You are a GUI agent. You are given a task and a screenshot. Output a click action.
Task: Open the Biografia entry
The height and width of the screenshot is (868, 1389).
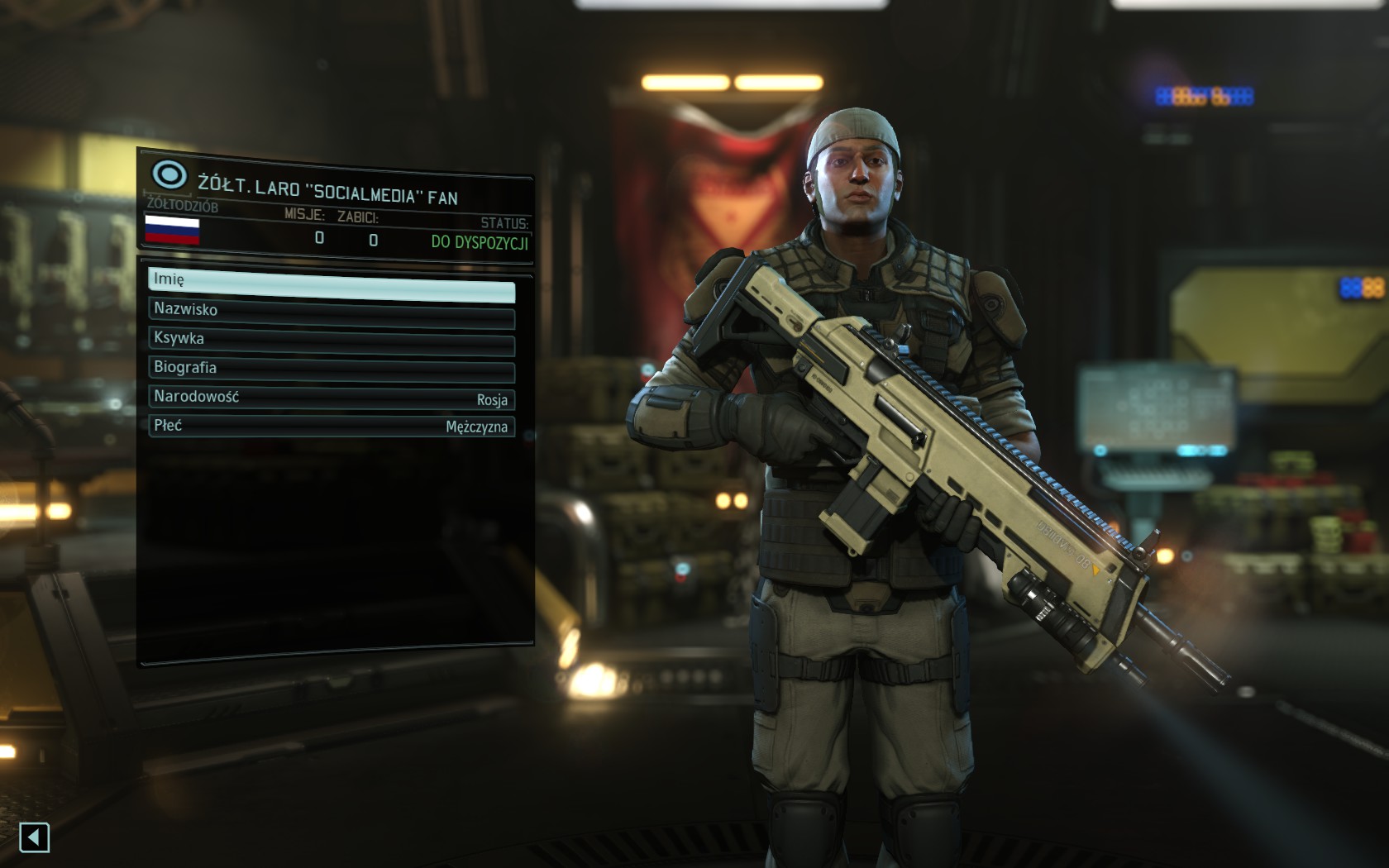click(331, 369)
